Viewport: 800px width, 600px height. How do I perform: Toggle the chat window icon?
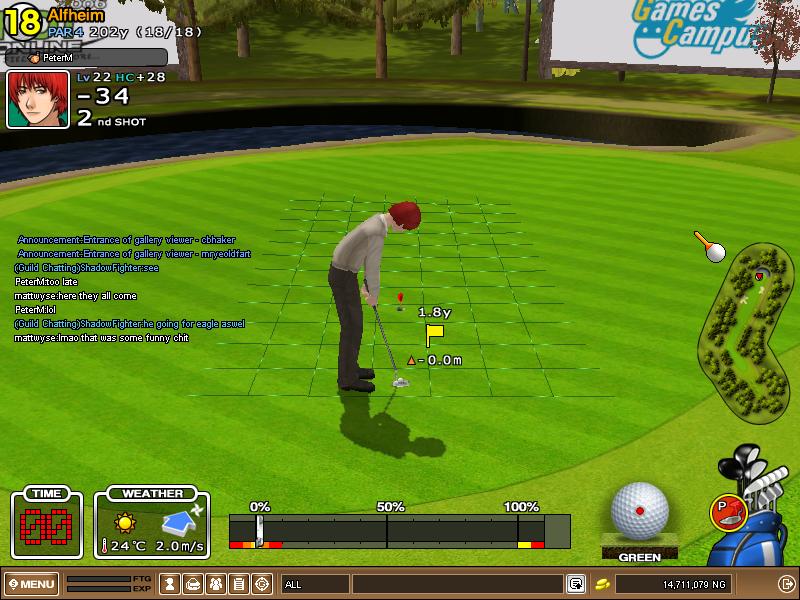576,584
